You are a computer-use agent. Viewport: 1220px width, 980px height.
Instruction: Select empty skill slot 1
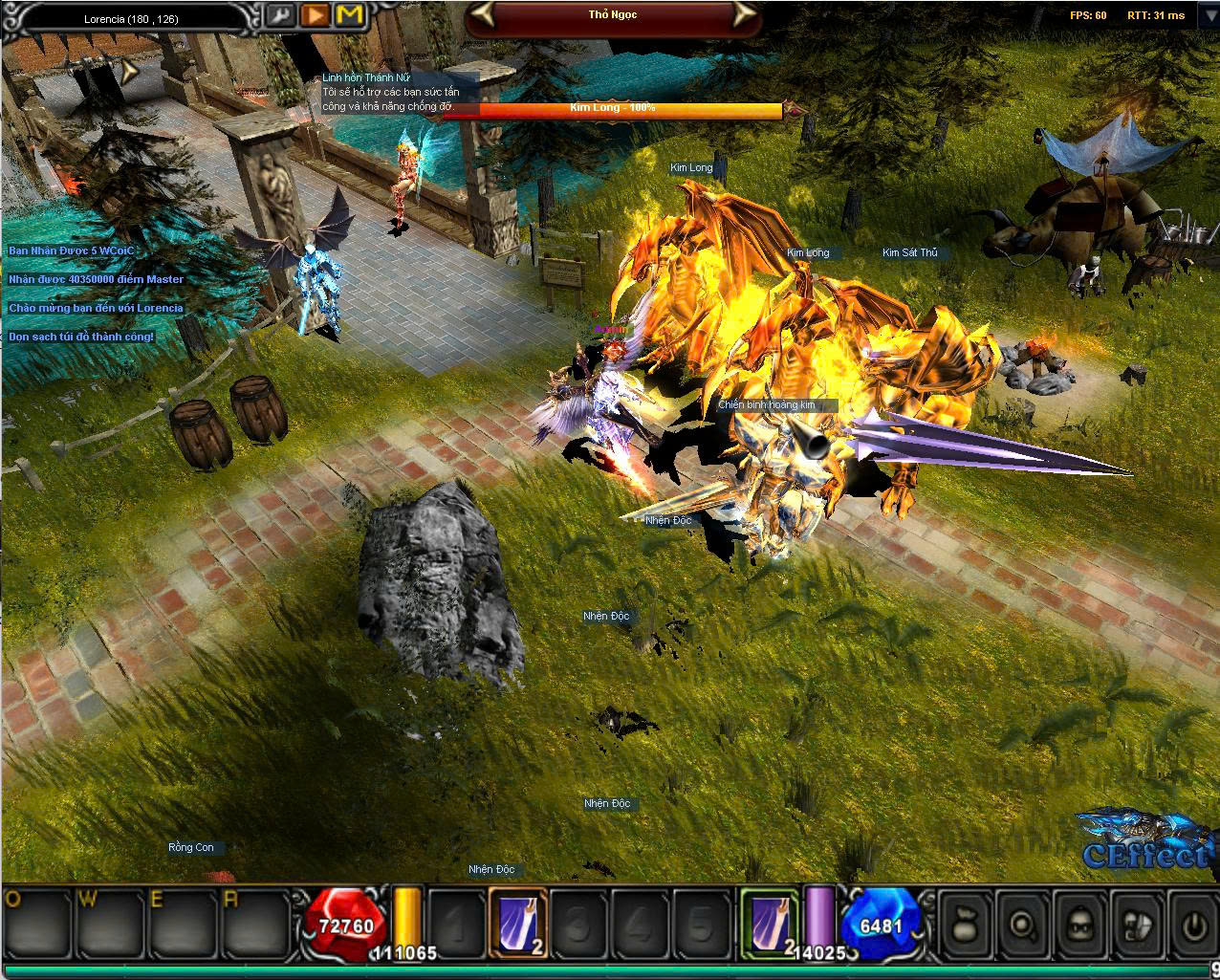coord(457,923)
